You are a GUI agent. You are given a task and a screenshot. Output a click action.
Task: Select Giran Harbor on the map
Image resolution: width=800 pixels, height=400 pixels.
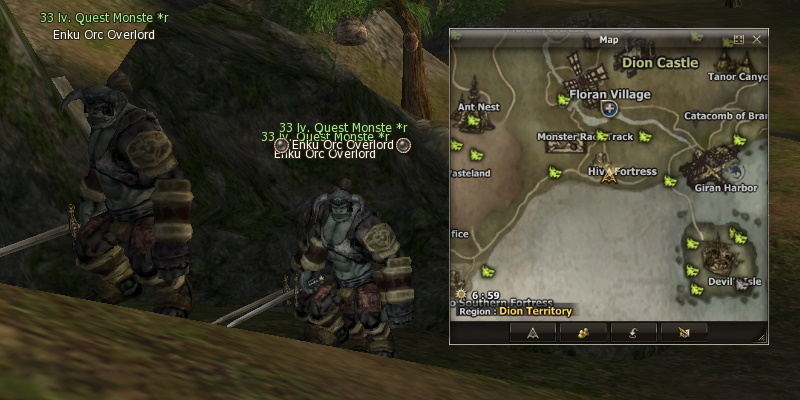713,185
